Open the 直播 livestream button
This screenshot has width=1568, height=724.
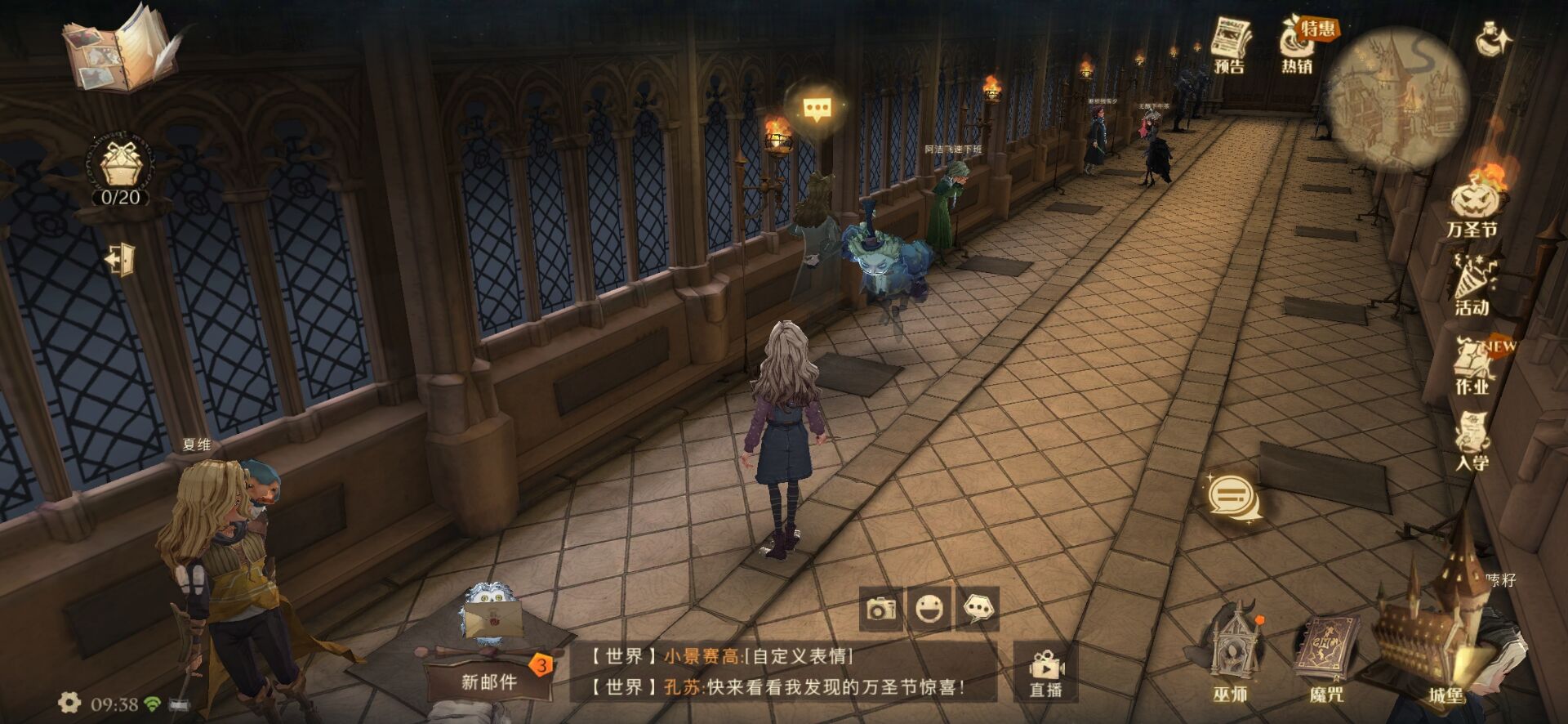(x=1046, y=672)
